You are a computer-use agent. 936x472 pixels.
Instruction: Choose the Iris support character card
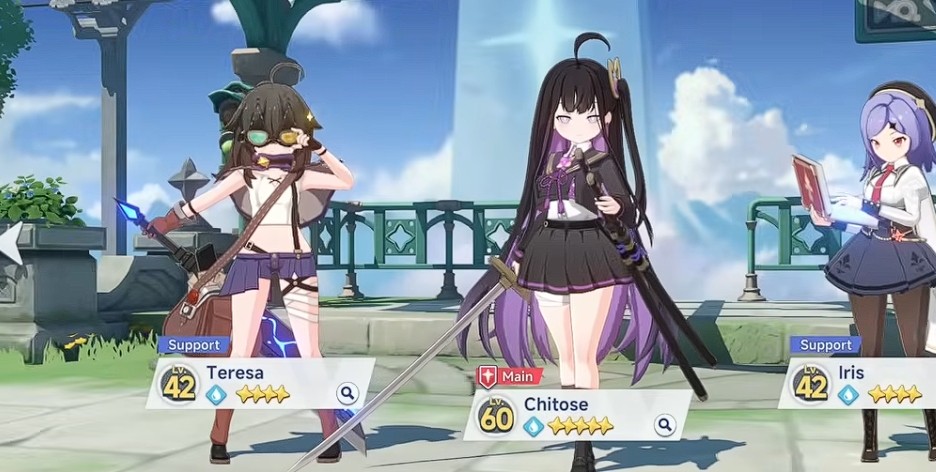click(862, 383)
